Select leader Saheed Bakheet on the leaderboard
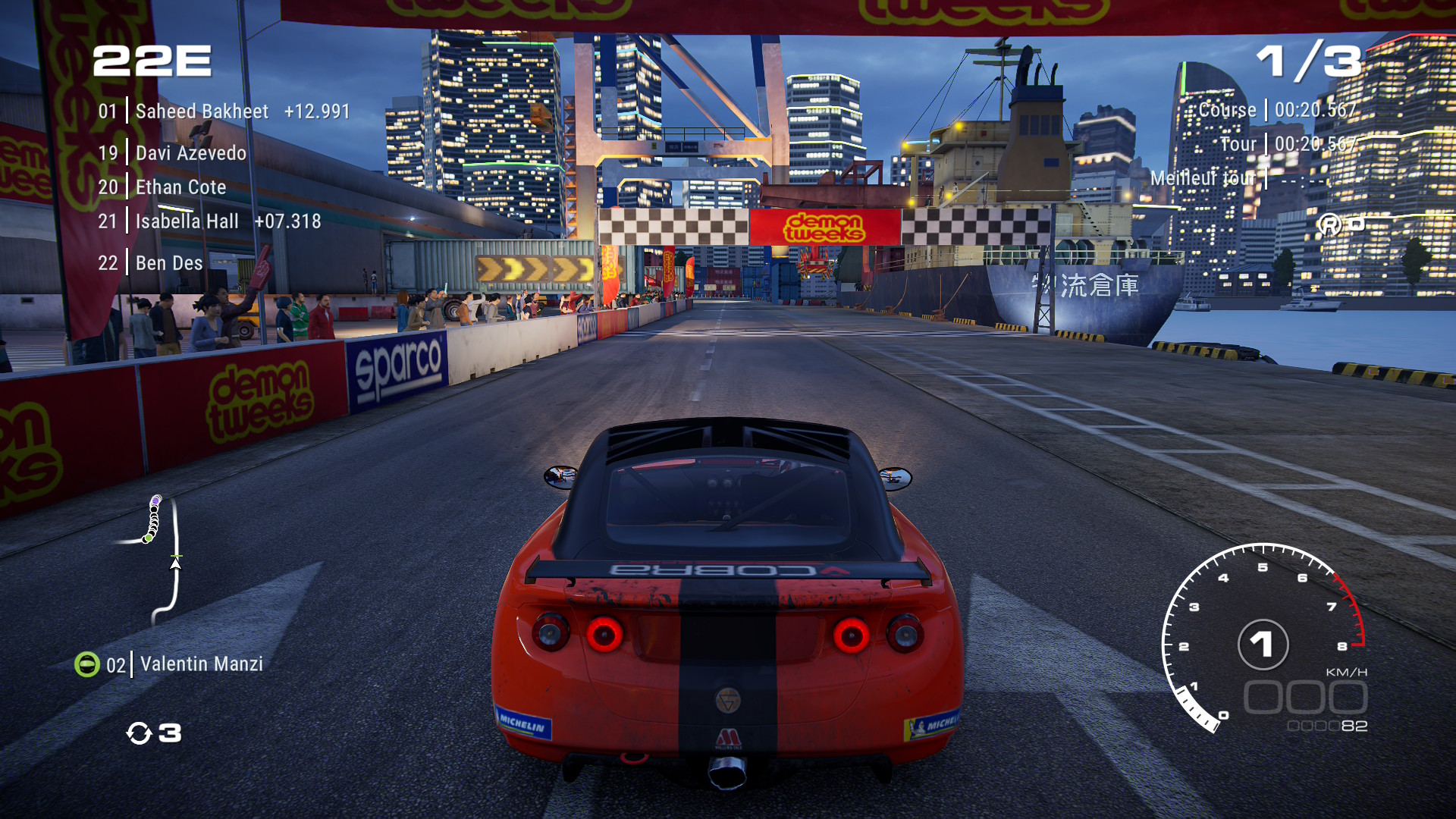Screen dimensions: 1456x819 coord(201,111)
